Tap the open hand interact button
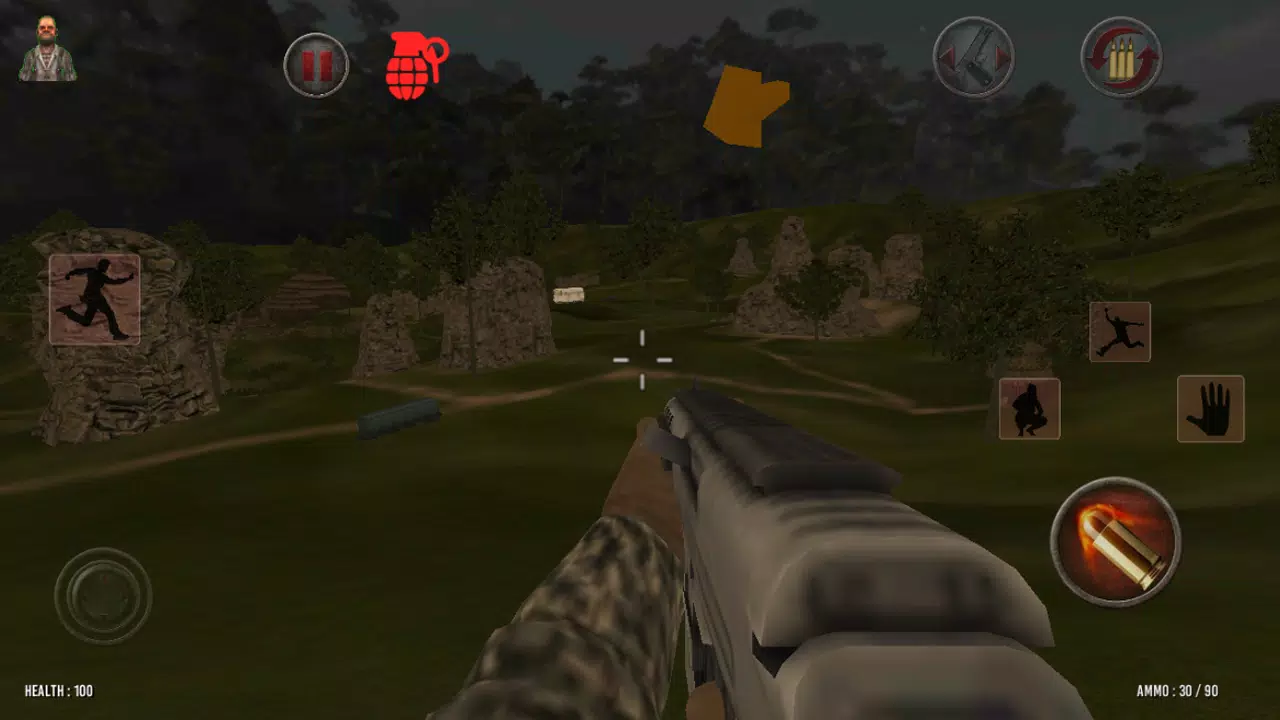The image size is (1280, 720). (1210, 408)
